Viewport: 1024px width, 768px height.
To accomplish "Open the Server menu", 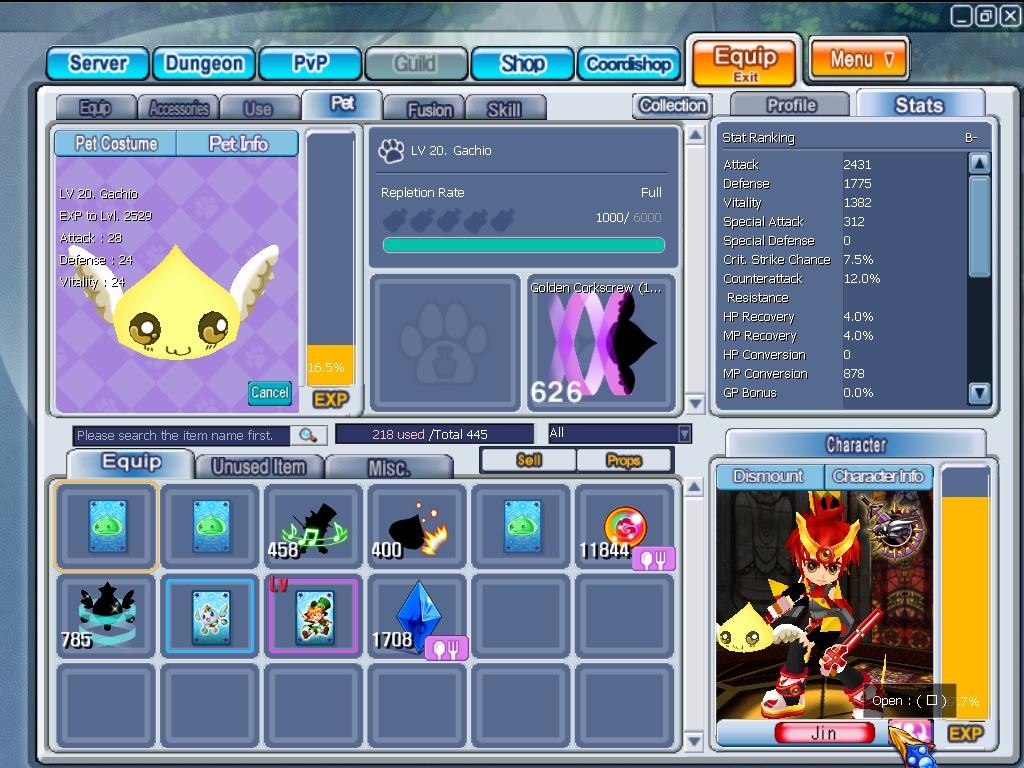I will 97,64.
